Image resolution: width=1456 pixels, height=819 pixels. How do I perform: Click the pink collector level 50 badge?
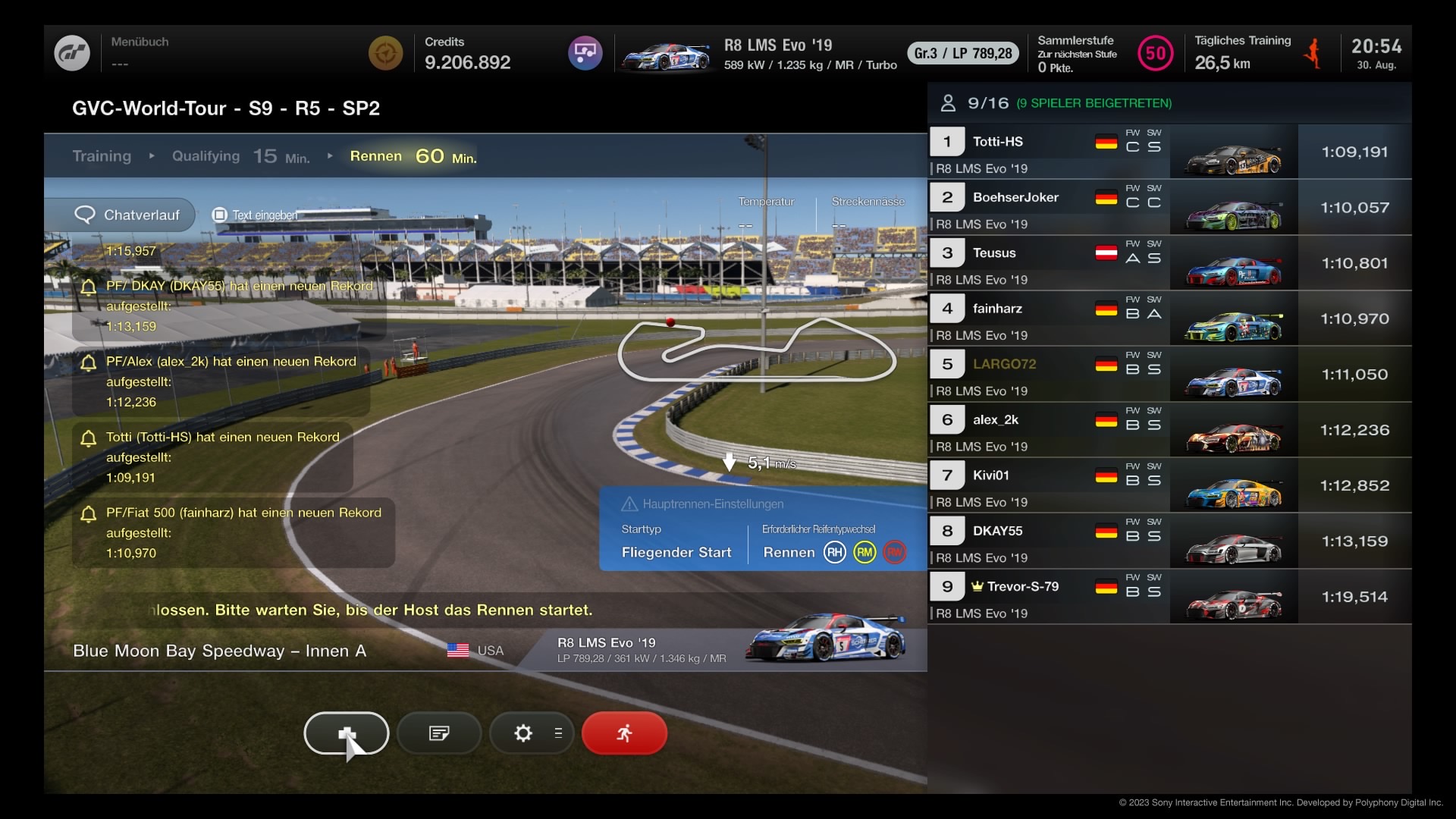(1155, 52)
